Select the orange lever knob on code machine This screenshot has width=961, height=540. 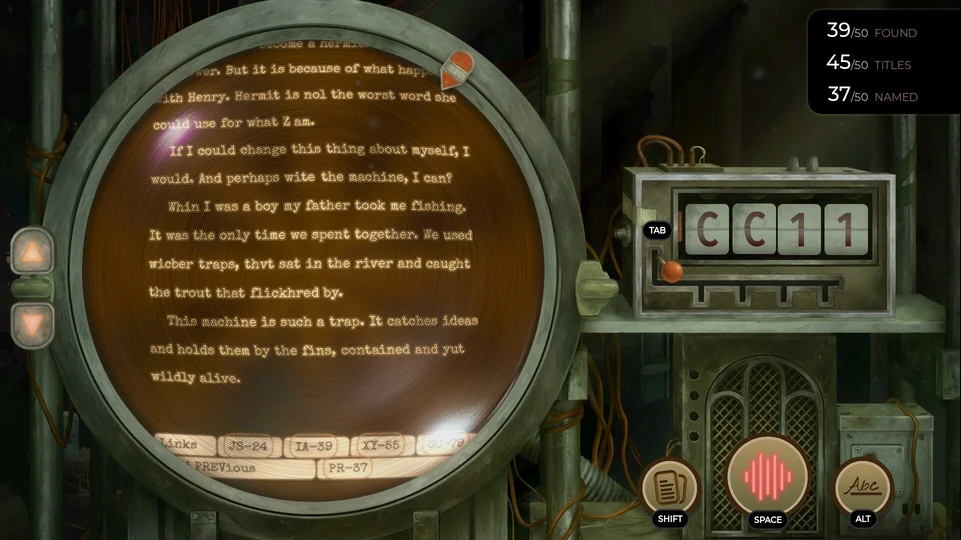673,271
